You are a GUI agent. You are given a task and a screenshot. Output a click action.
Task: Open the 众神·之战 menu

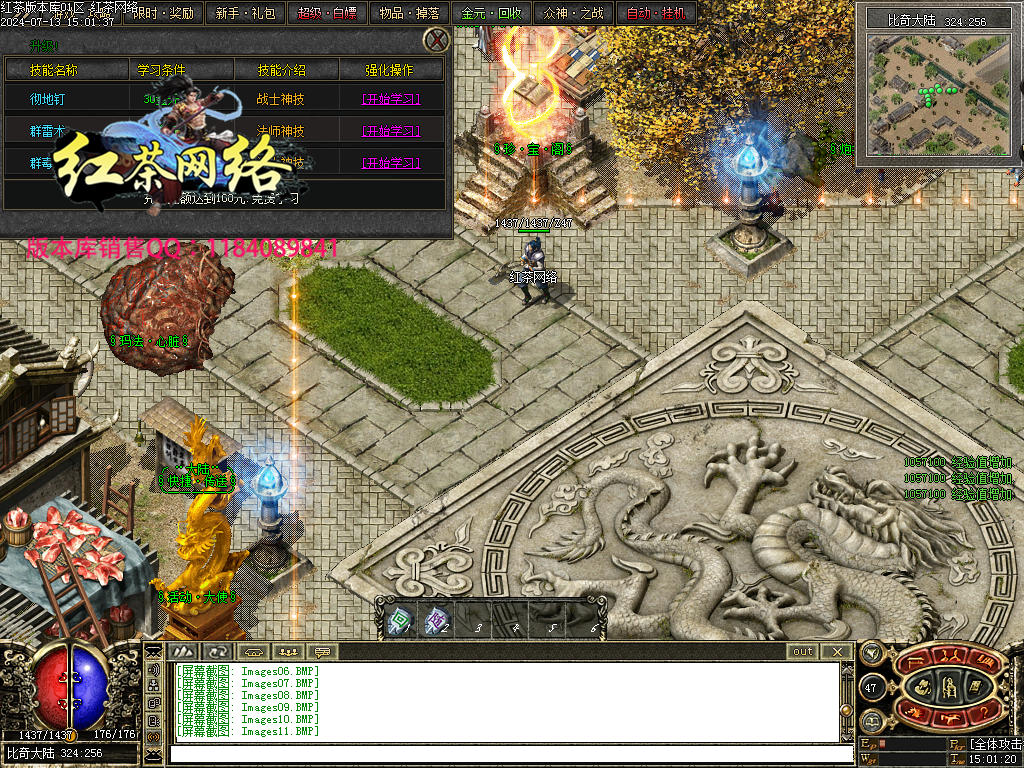tap(574, 13)
